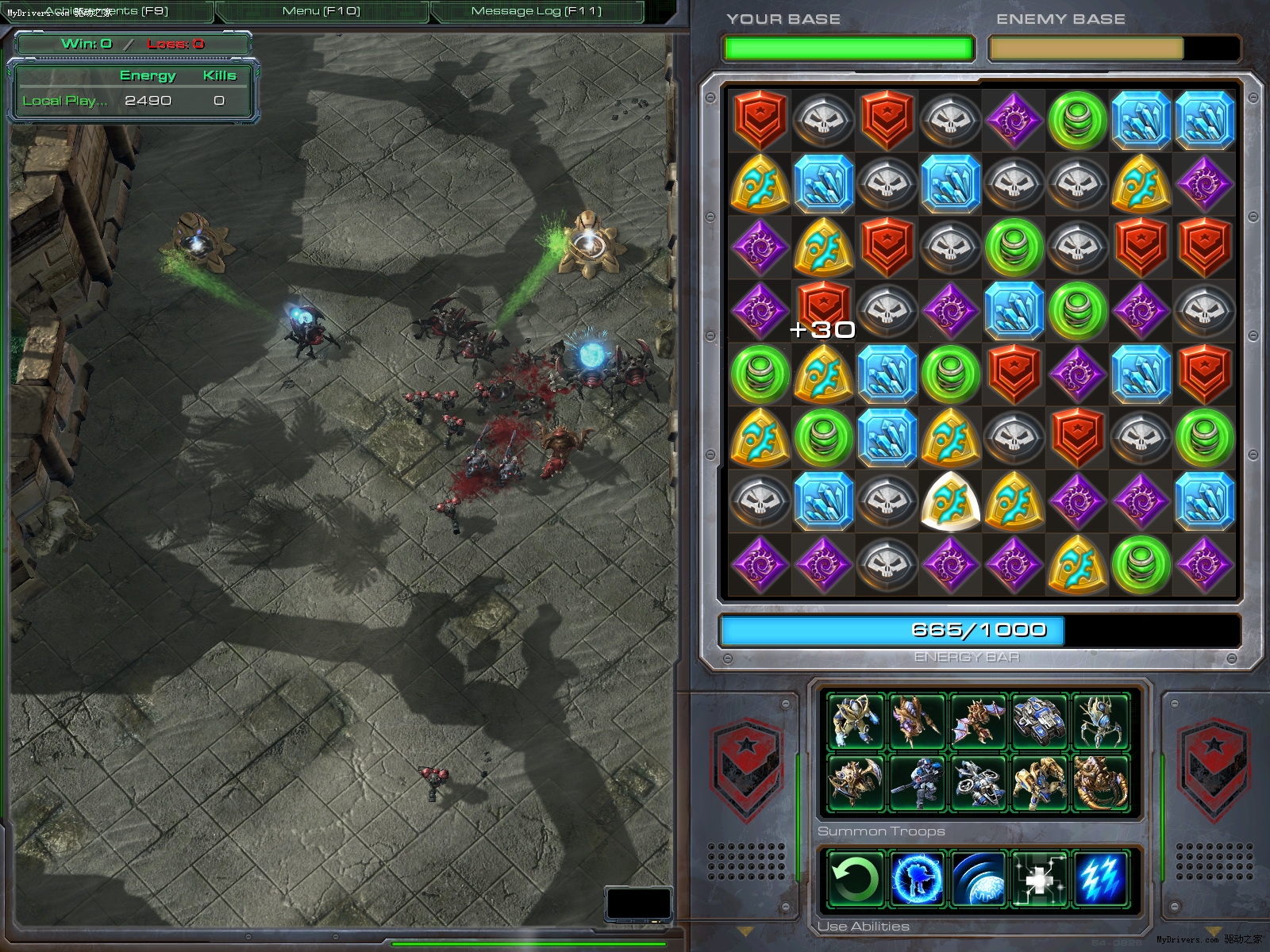Summon a Zealot troop
The height and width of the screenshot is (952, 1270).
click(x=855, y=721)
